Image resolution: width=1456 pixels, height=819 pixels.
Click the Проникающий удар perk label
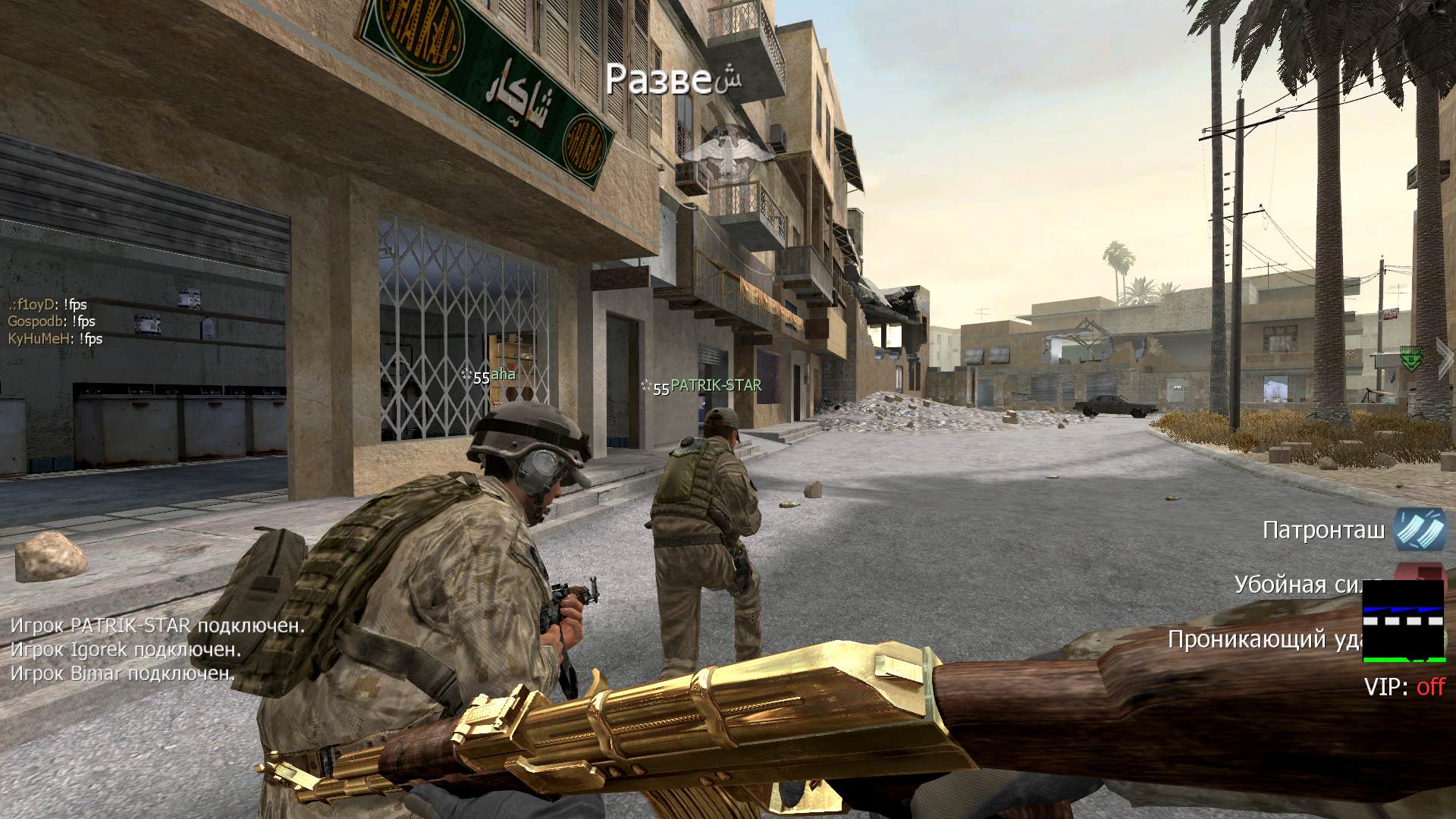1264,639
